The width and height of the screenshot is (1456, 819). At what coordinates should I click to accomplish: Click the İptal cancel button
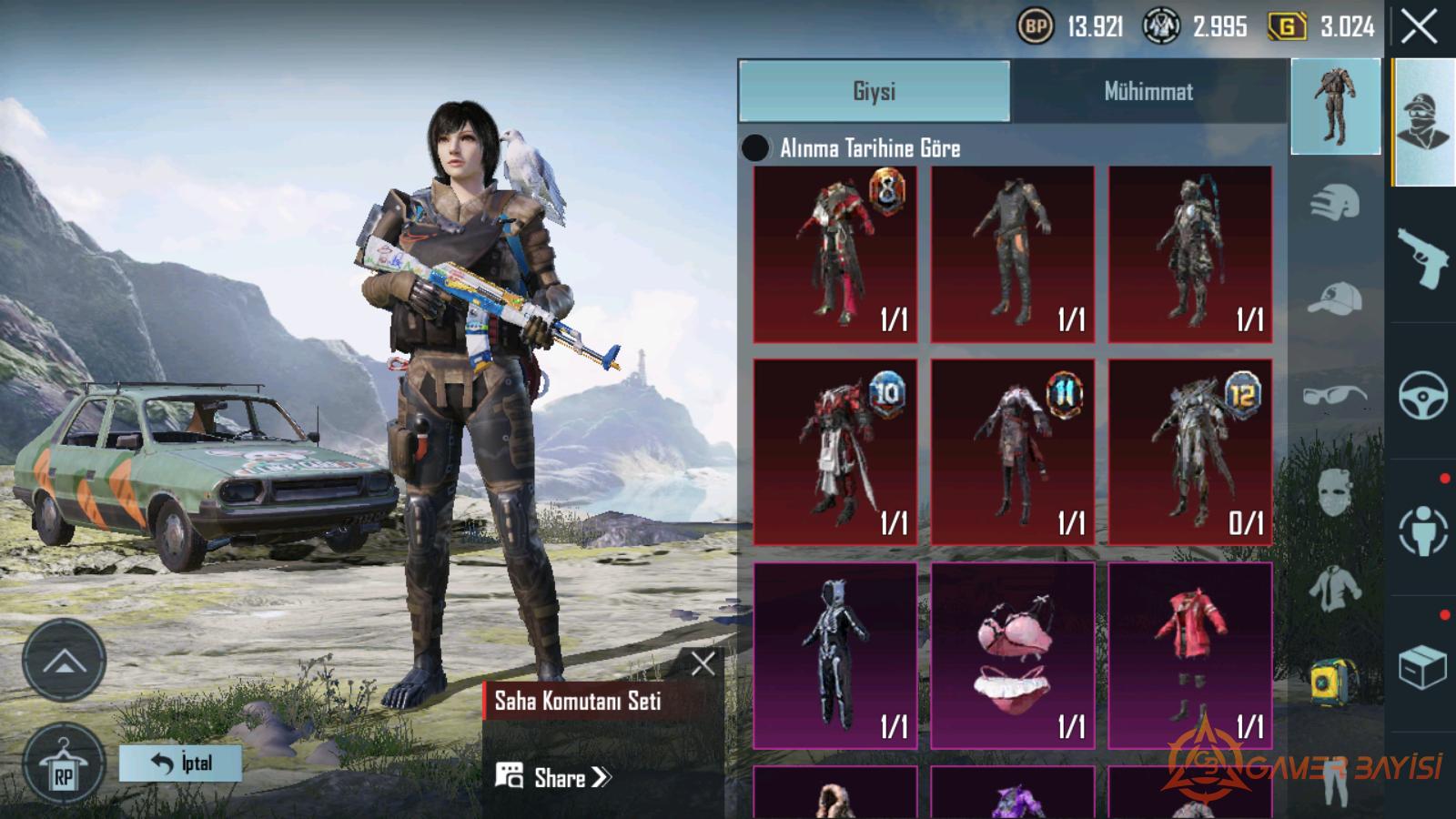(181, 763)
